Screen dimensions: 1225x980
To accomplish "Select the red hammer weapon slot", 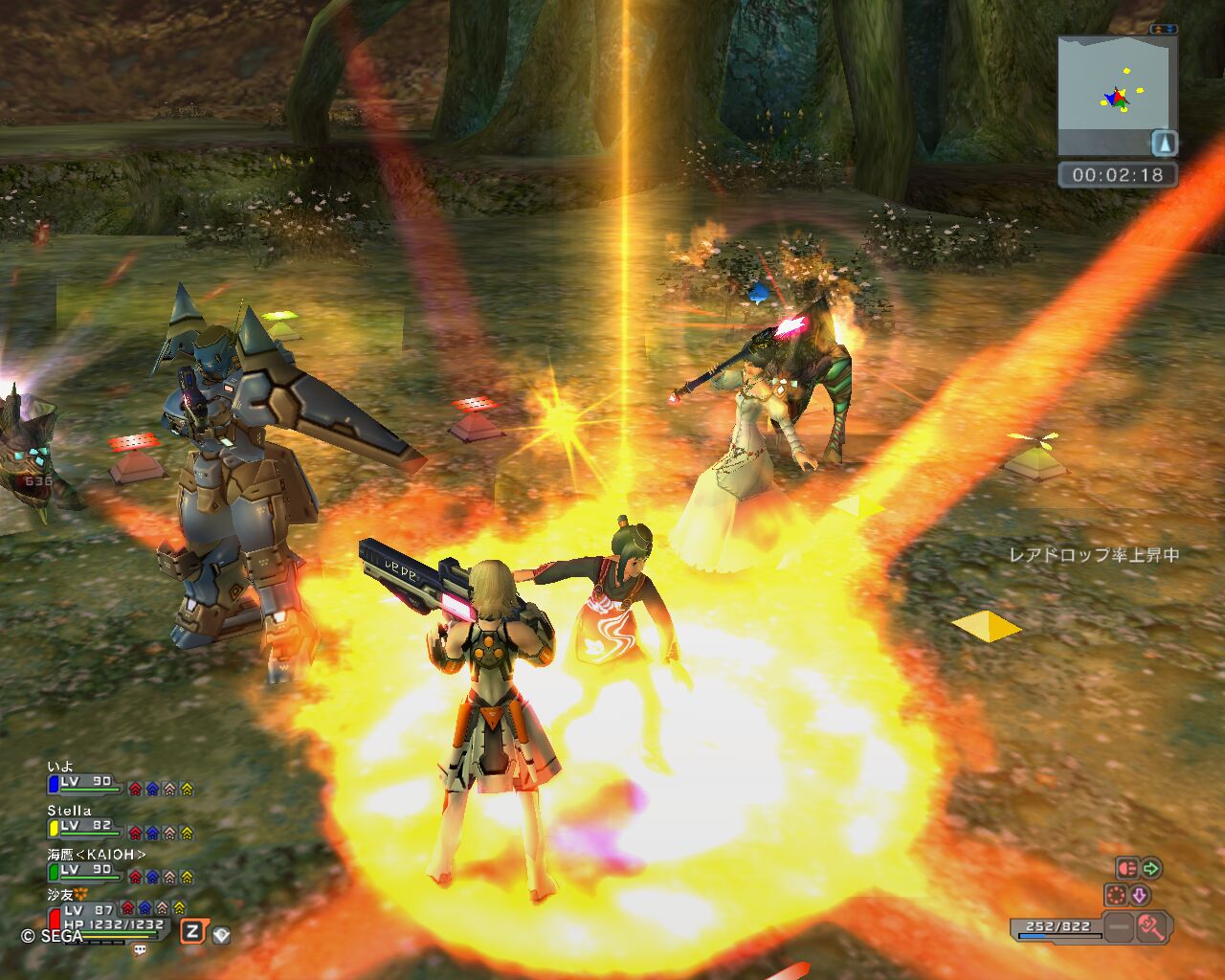I will point(1151,925).
